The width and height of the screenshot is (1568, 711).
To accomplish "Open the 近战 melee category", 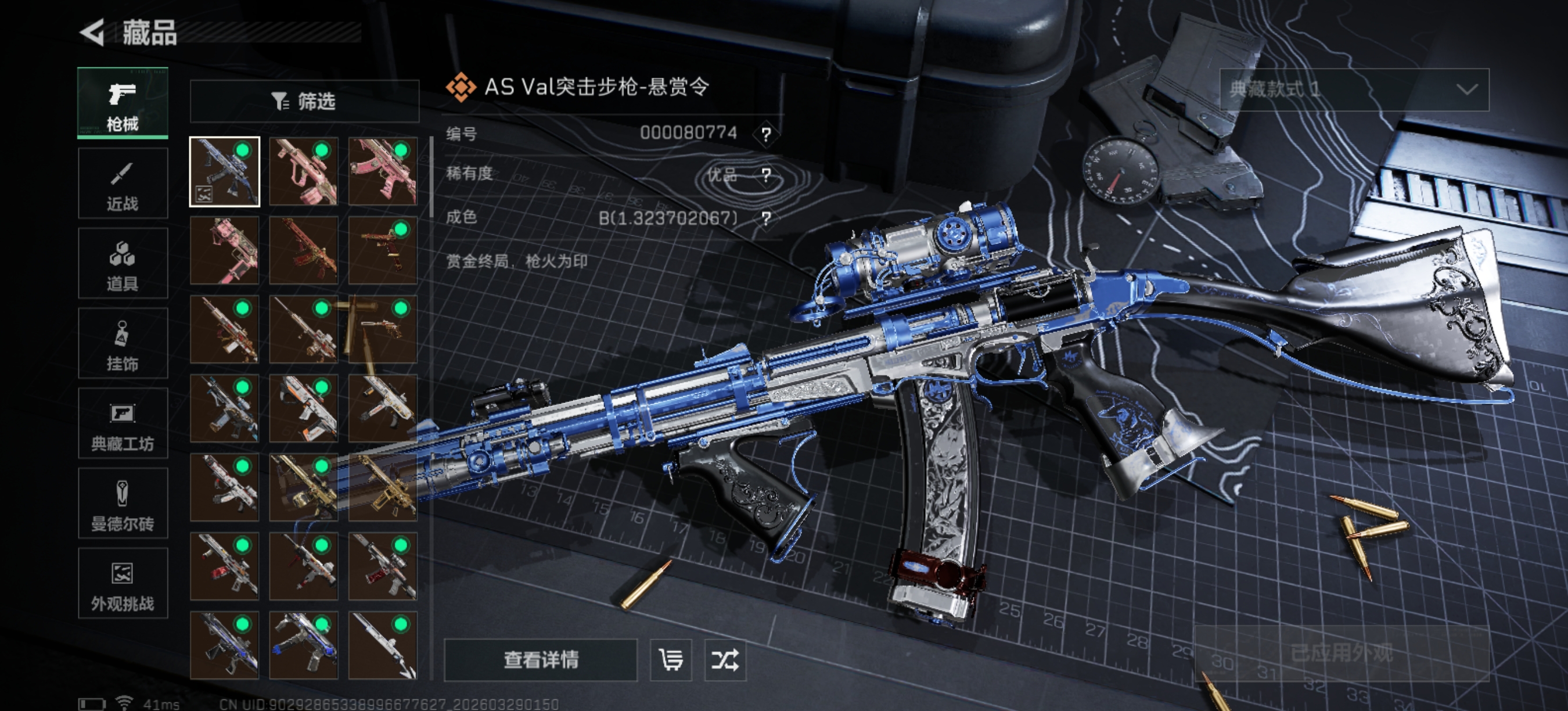I will tap(123, 183).
